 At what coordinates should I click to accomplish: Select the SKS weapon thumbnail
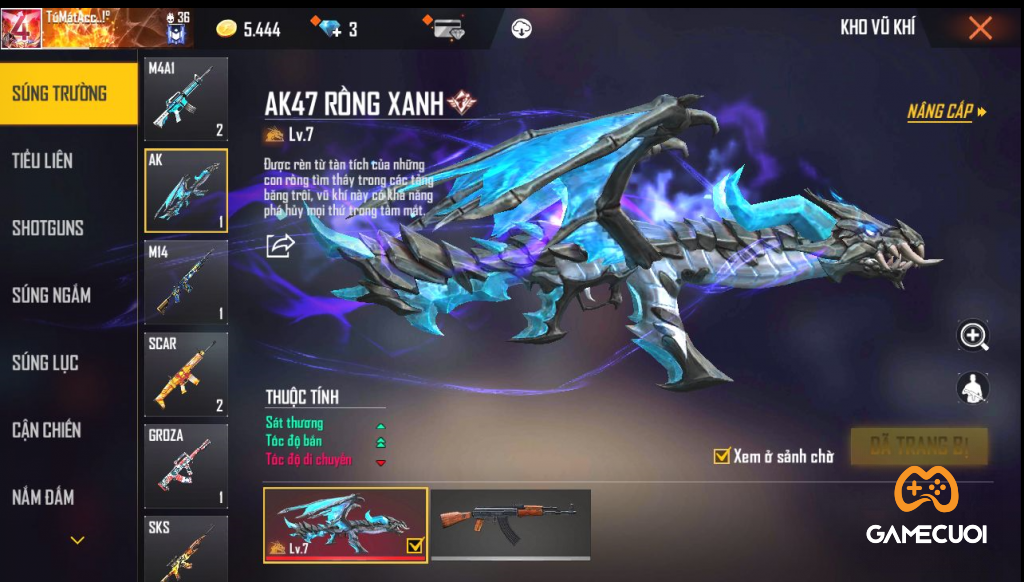pyautogui.click(x=186, y=548)
